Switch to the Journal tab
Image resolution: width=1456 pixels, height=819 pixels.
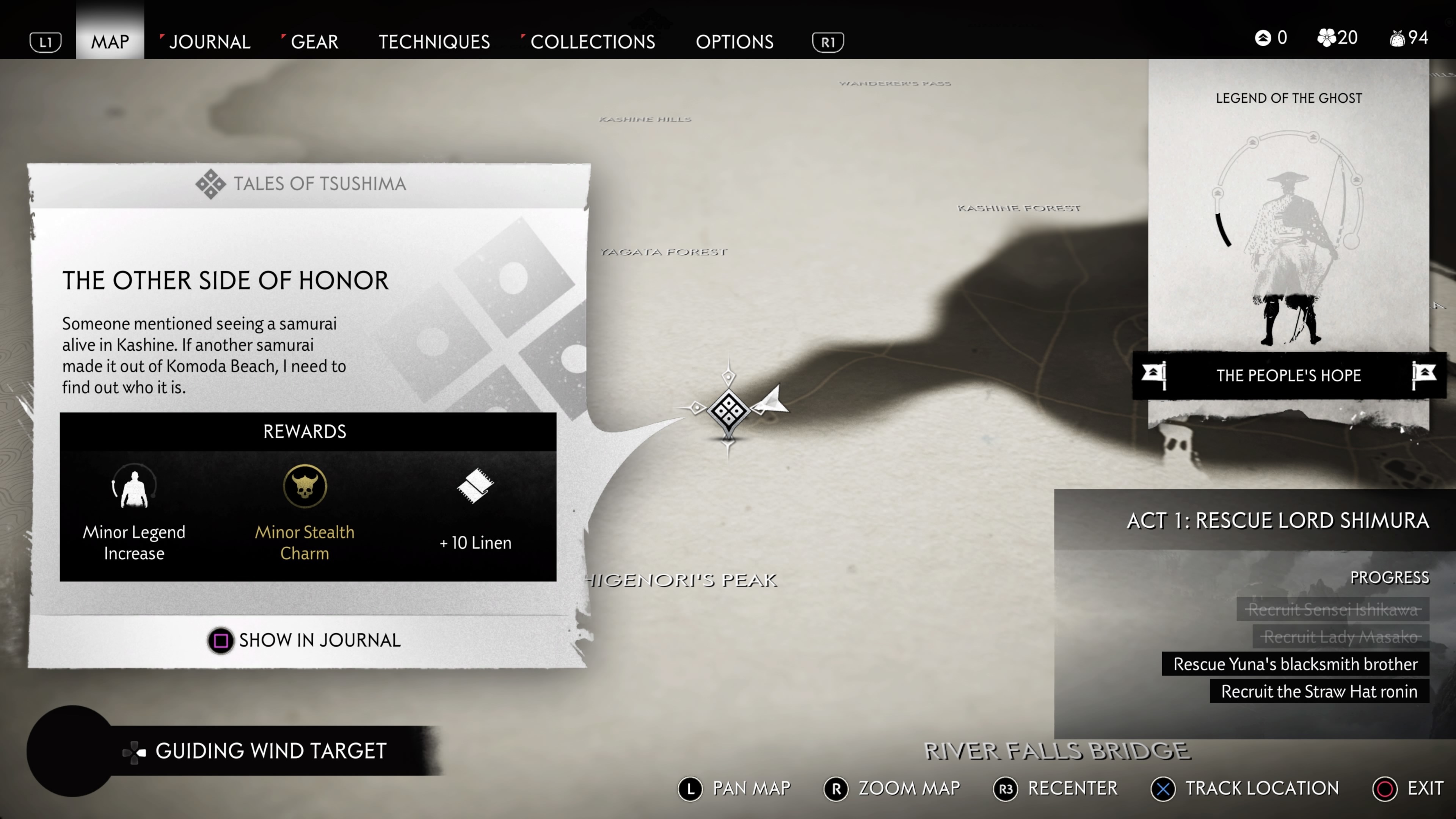click(210, 41)
